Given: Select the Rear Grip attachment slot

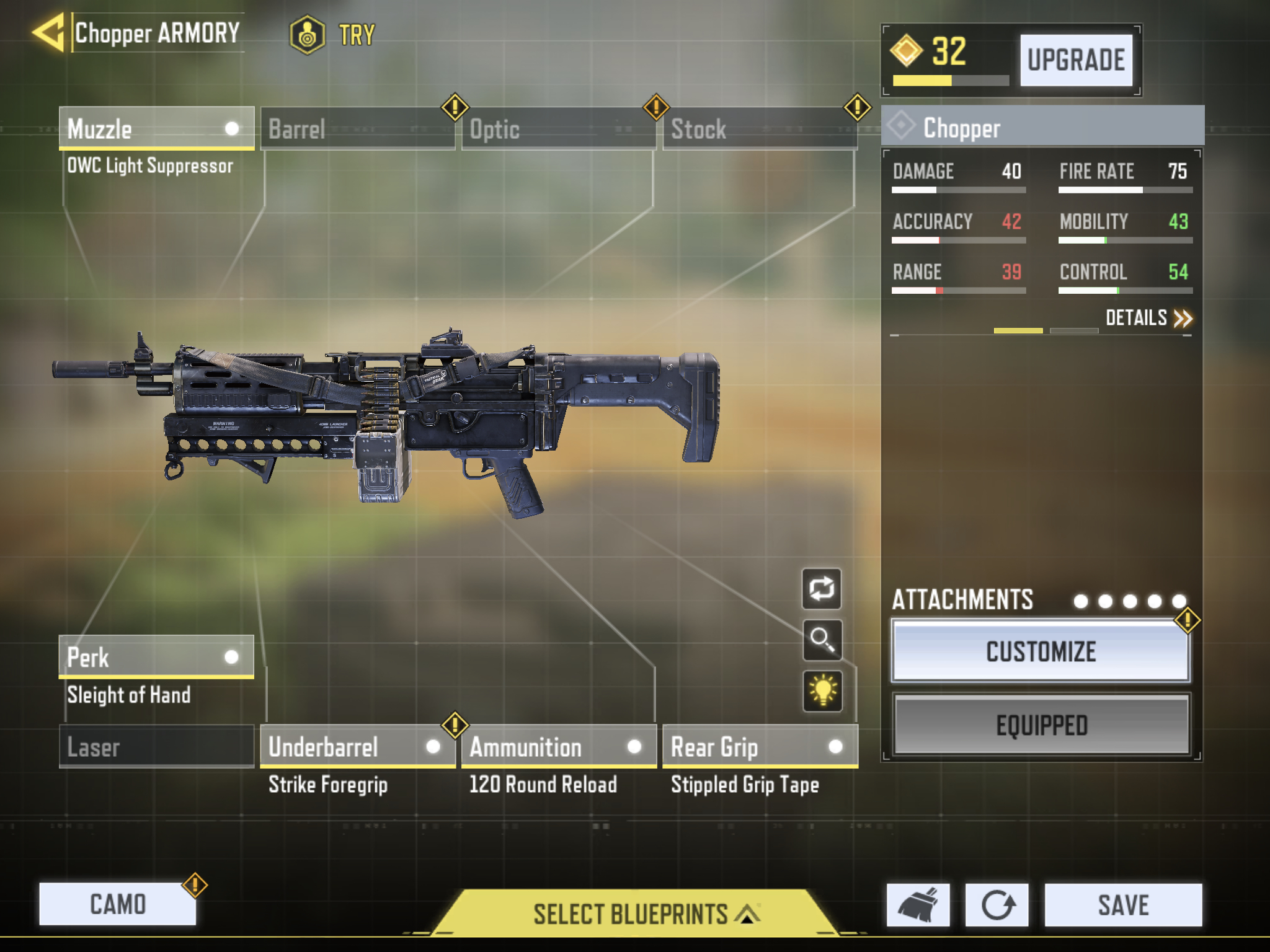Looking at the screenshot, I should coord(760,746).
